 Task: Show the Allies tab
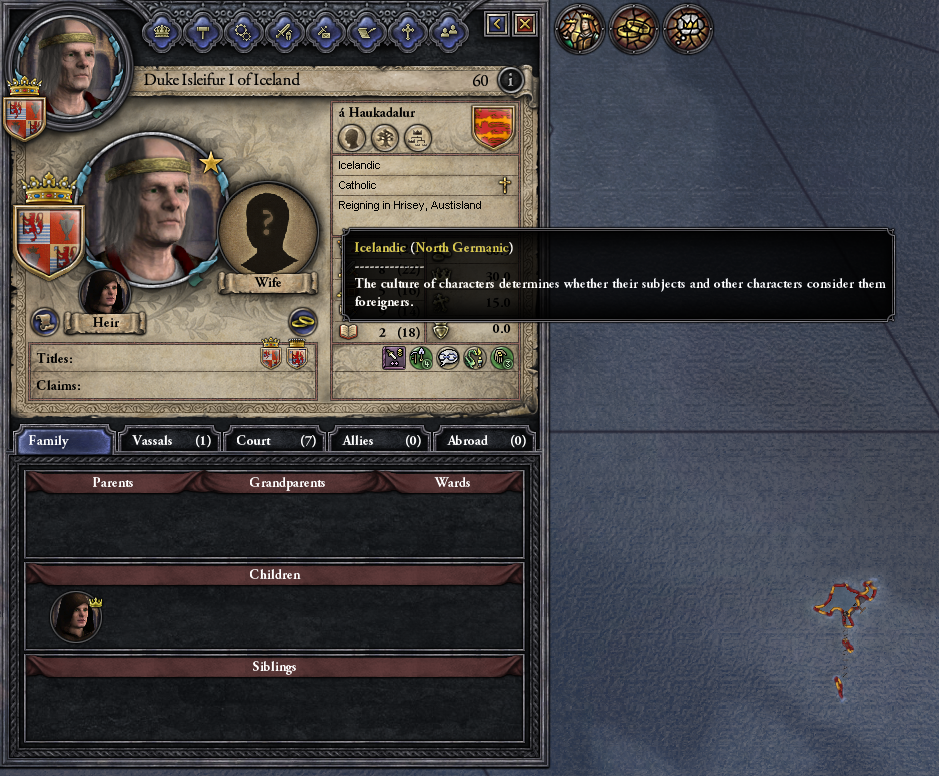click(381, 440)
